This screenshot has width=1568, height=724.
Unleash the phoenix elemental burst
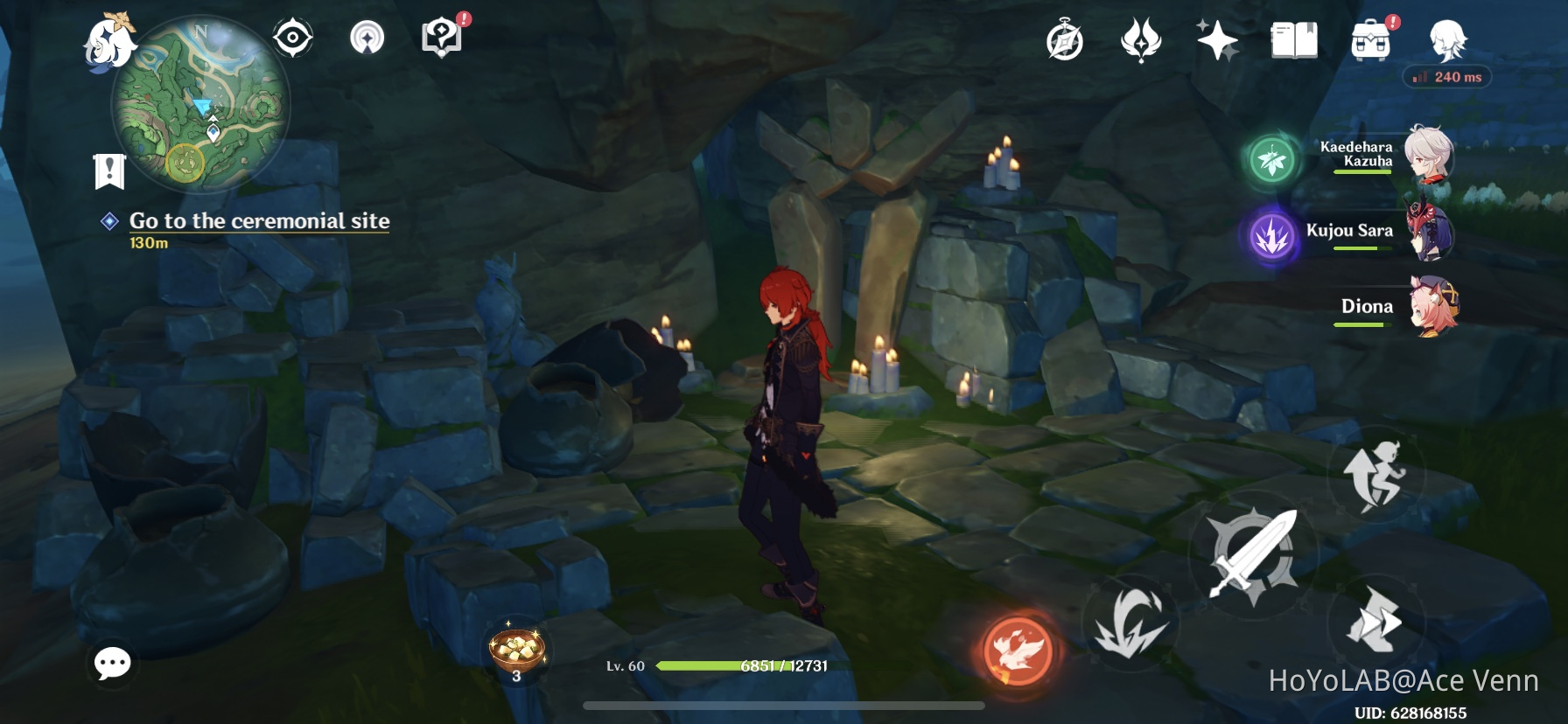[1019, 649]
